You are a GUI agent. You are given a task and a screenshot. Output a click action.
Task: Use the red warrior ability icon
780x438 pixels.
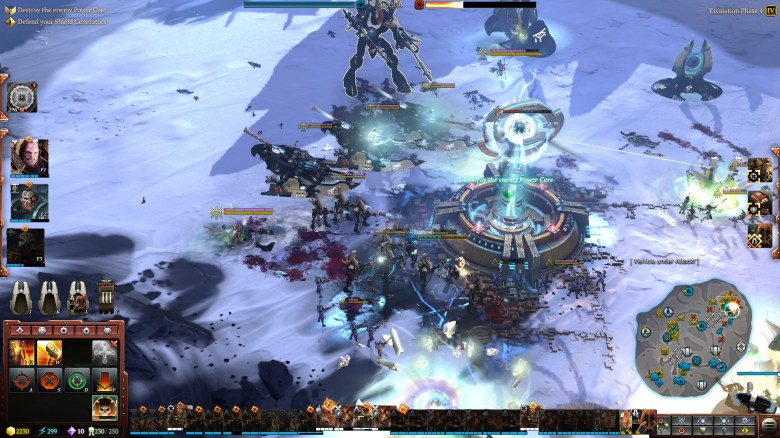tap(22, 352)
